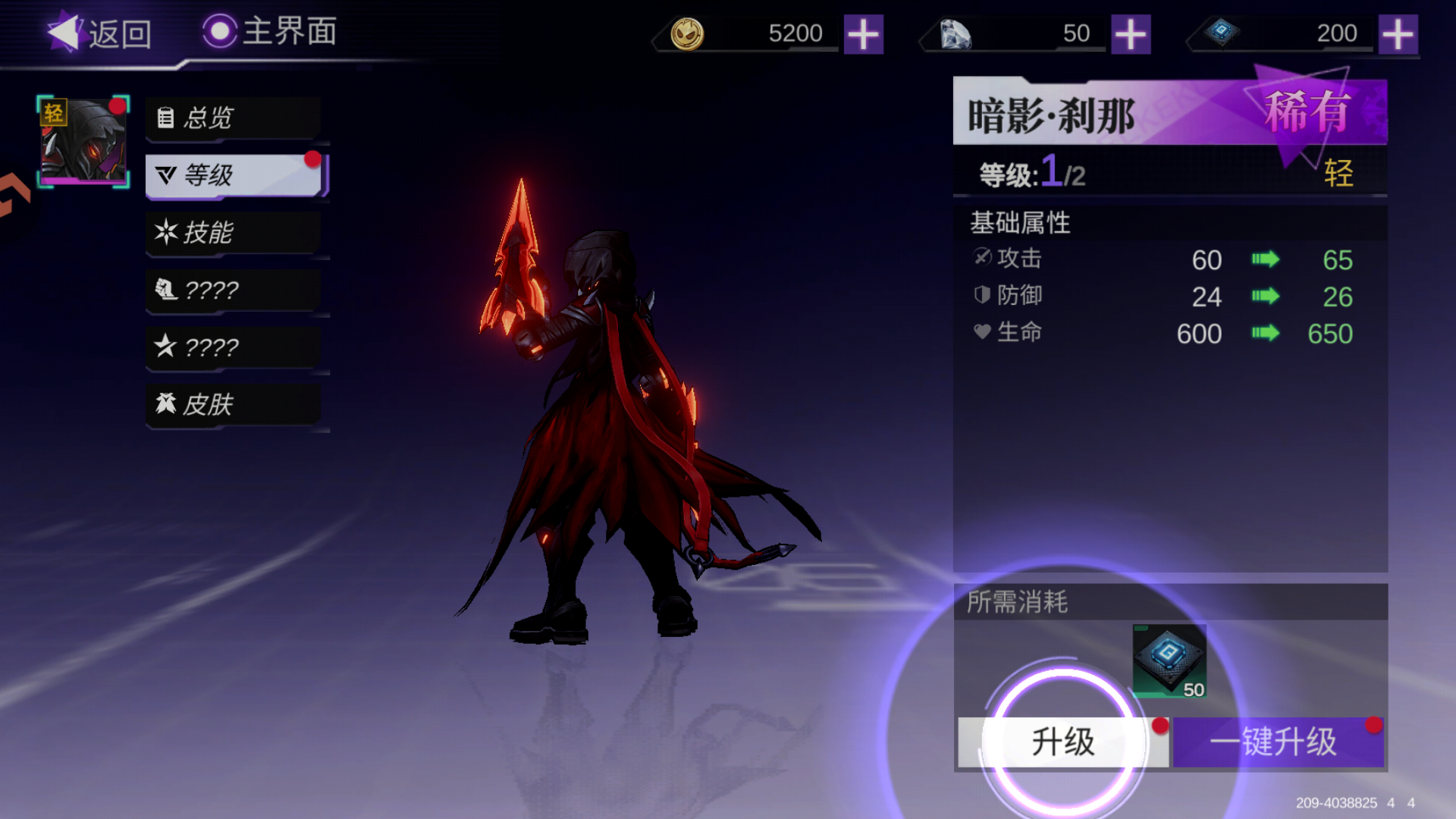Toggle the notification dot on character portrait

pos(116,108)
